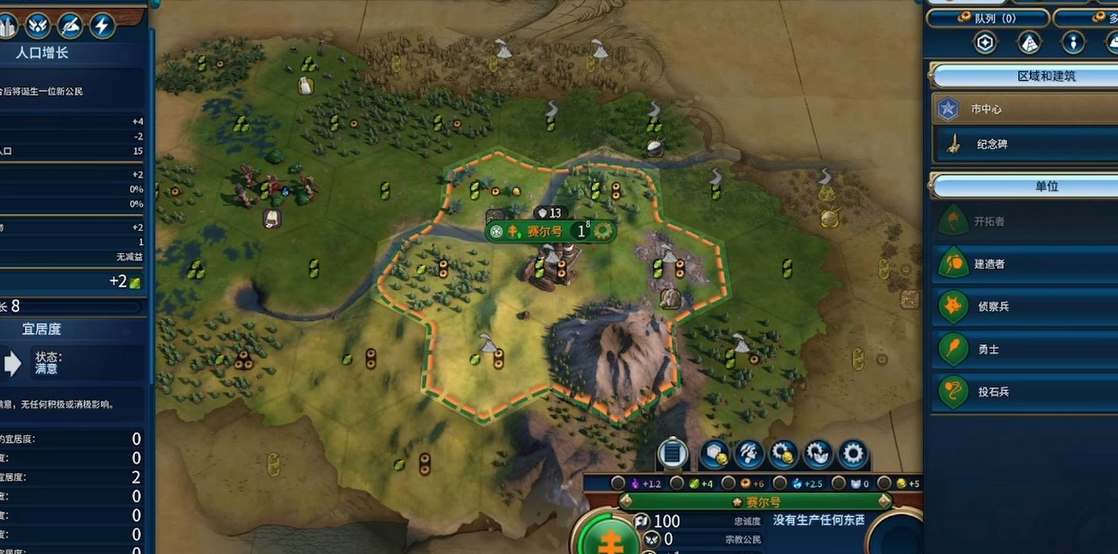This screenshot has height=554, width=1118.
Task: Switch to the quill panel tab
Action: [x=69, y=23]
